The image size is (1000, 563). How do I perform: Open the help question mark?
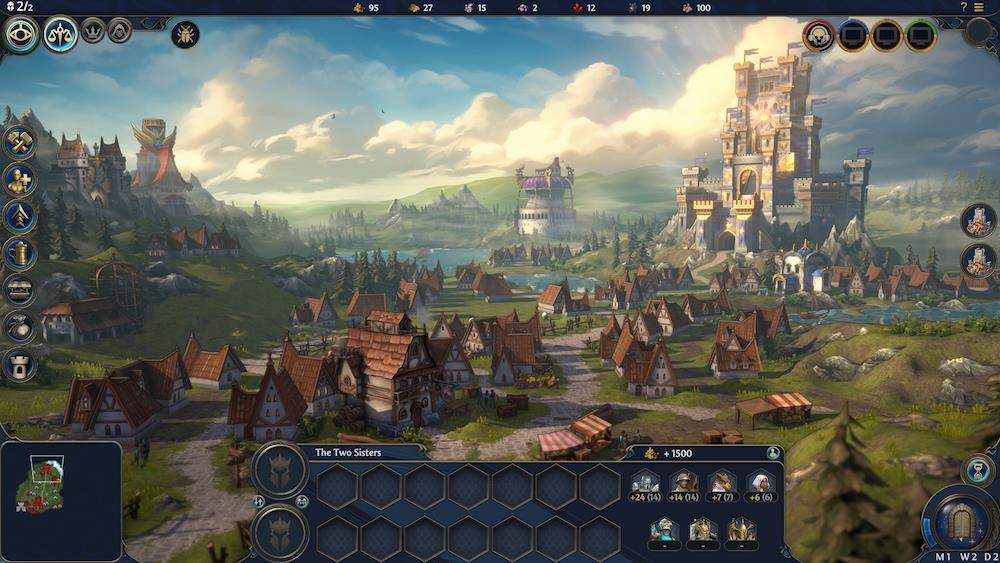tap(964, 7)
